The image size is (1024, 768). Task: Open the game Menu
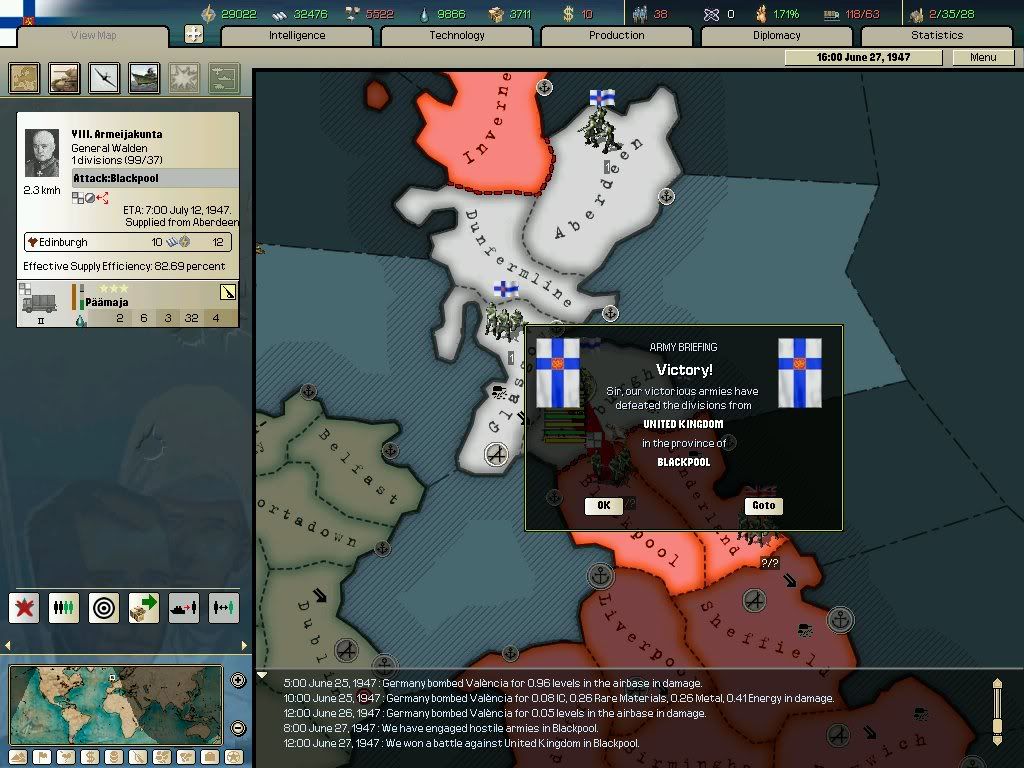[983, 57]
